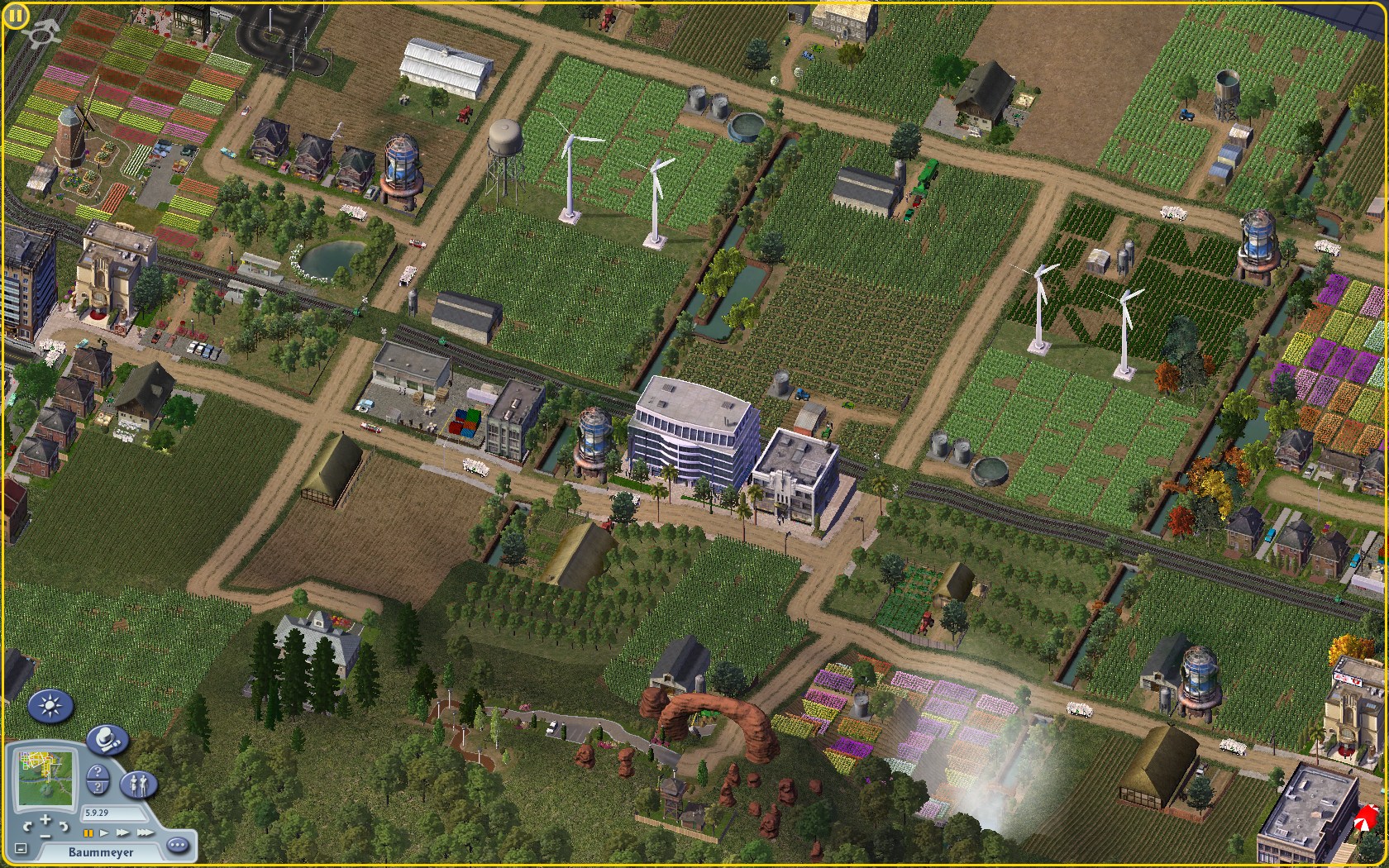1389x868 pixels.
Task: Click the Baummeyer city name label
Action: point(100,851)
